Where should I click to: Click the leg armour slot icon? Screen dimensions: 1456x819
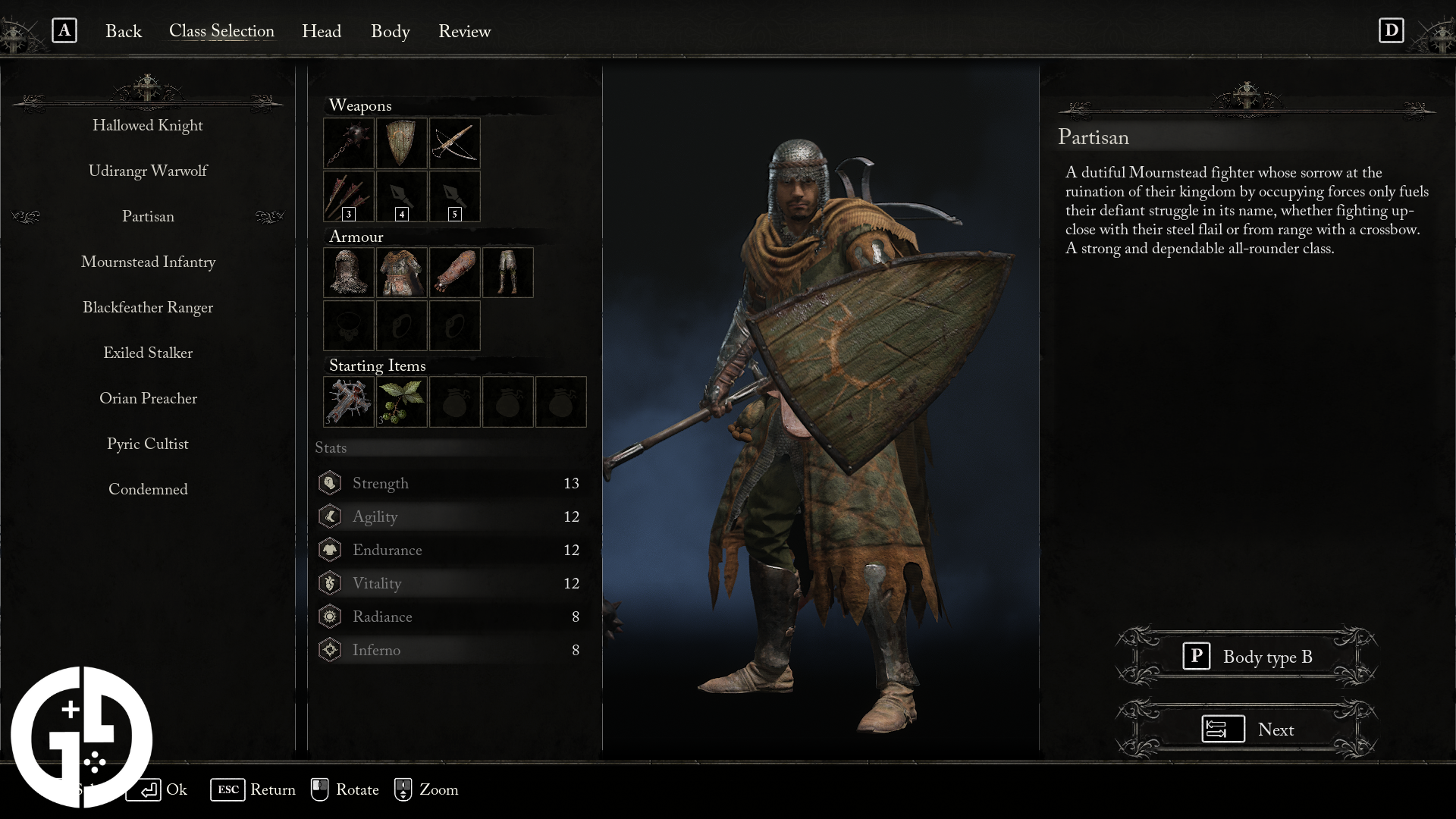[507, 272]
